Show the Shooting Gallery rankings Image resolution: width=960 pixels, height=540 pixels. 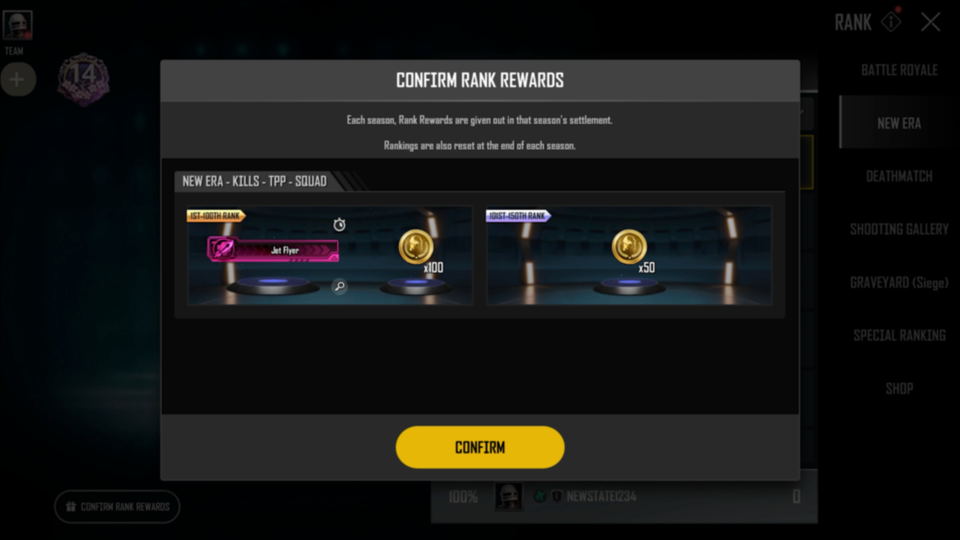(x=899, y=229)
